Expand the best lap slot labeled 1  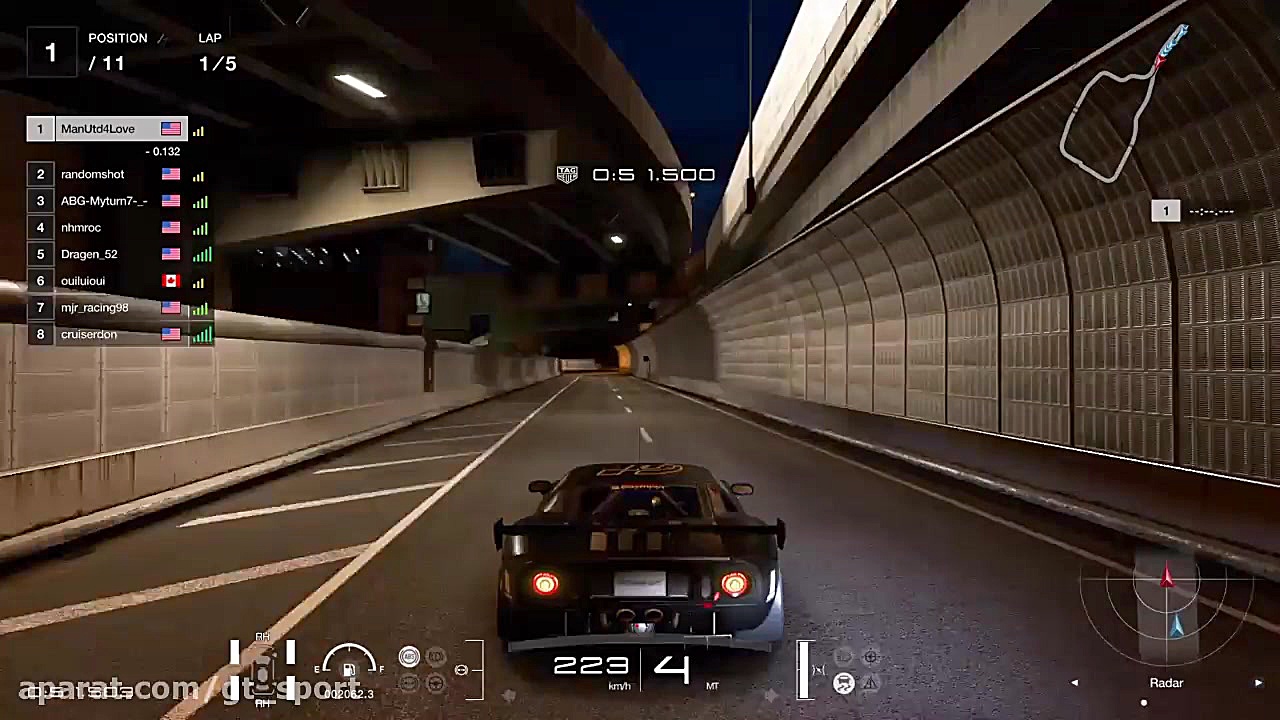1165,211
